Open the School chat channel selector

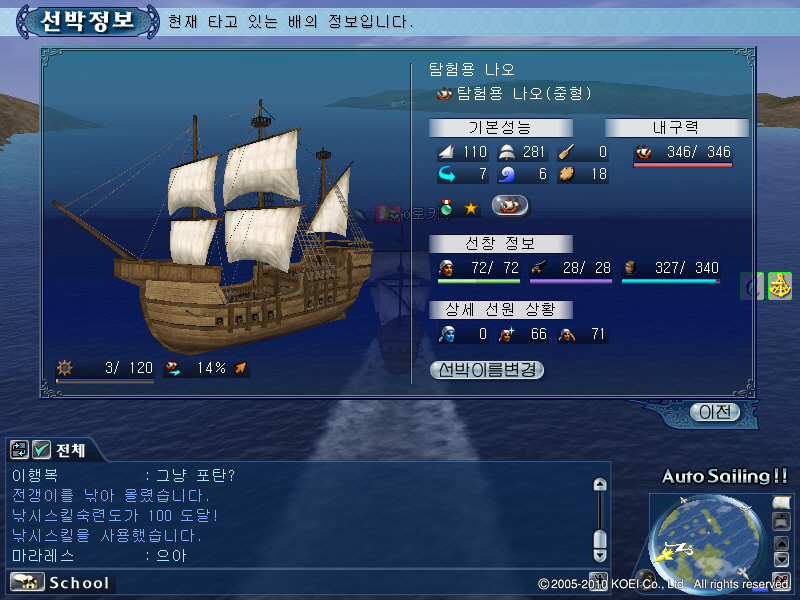point(61,582)
